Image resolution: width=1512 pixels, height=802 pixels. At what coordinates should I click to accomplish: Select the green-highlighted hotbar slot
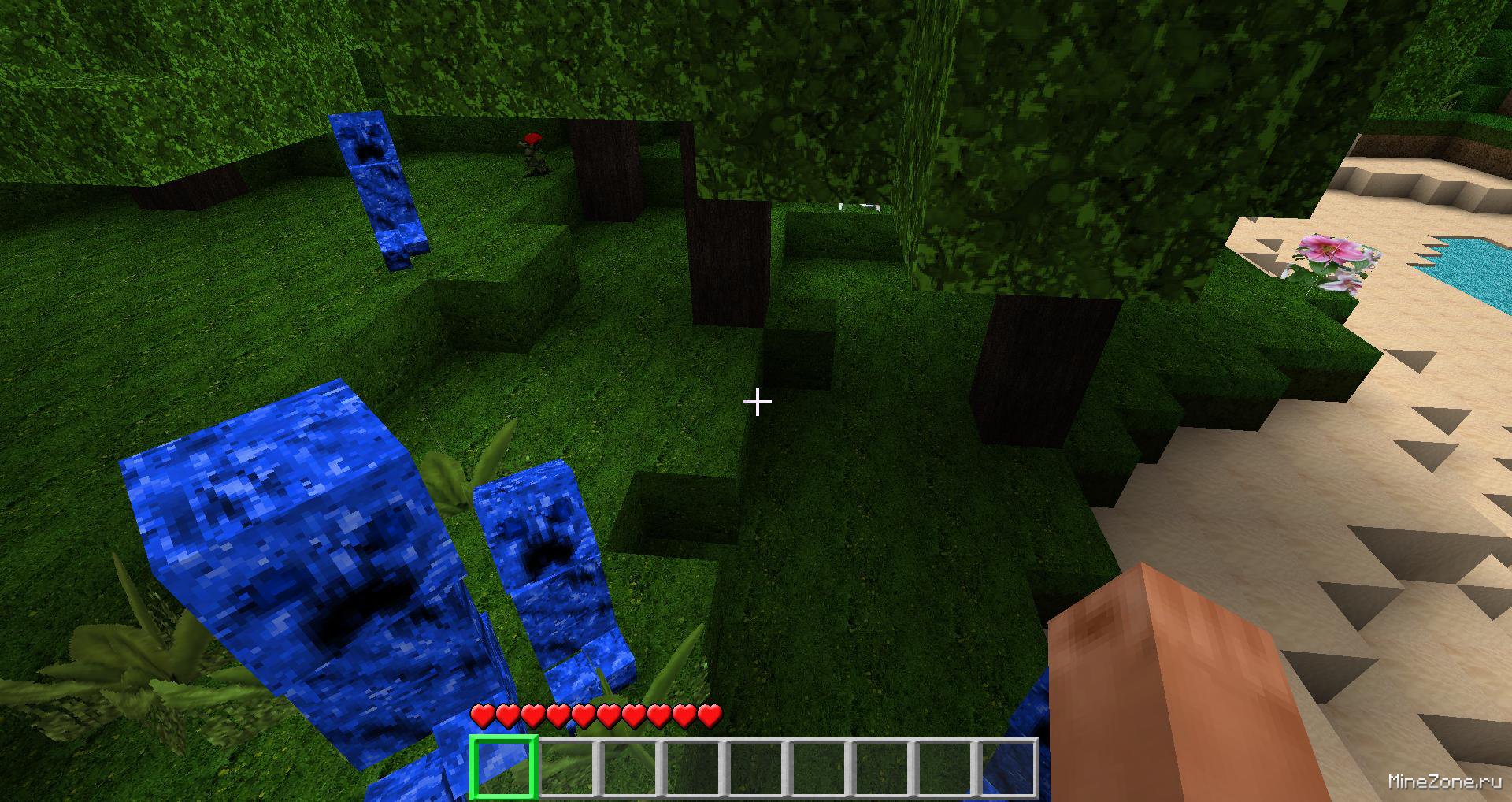click(503, 767)
